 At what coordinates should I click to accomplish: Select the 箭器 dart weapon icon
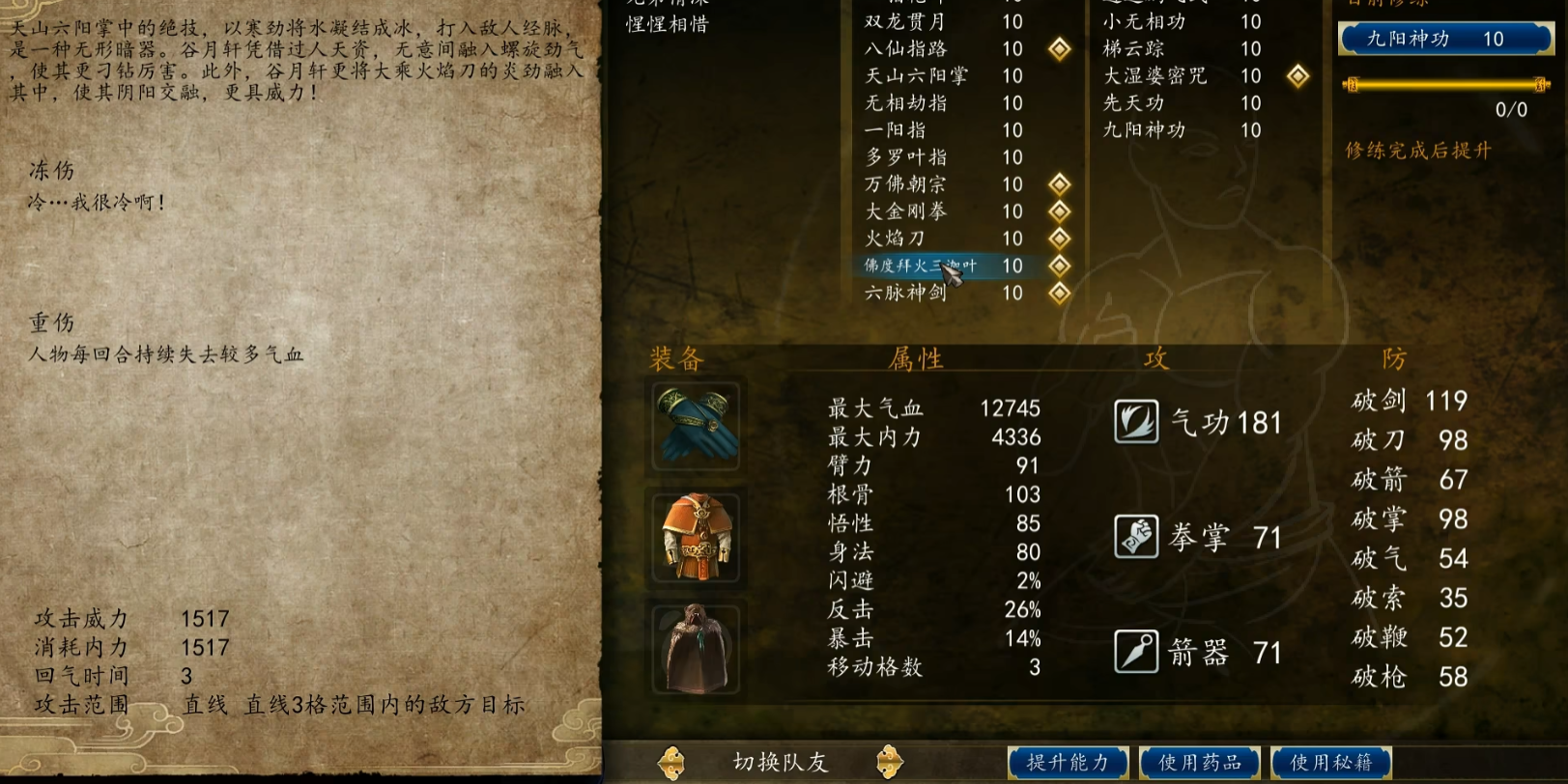coord(1136,652)
